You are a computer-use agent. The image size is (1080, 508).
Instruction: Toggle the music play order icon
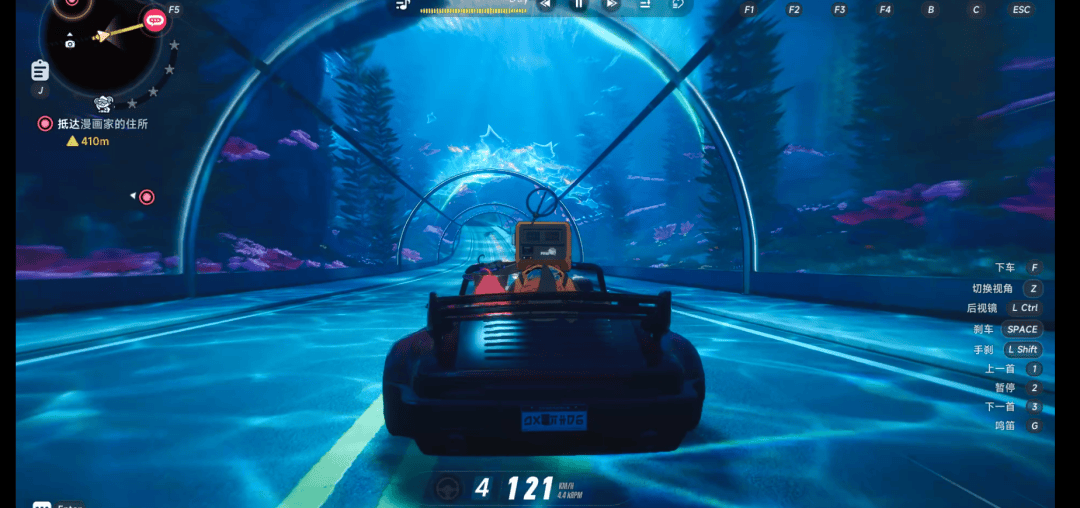[x=645, y=4]
